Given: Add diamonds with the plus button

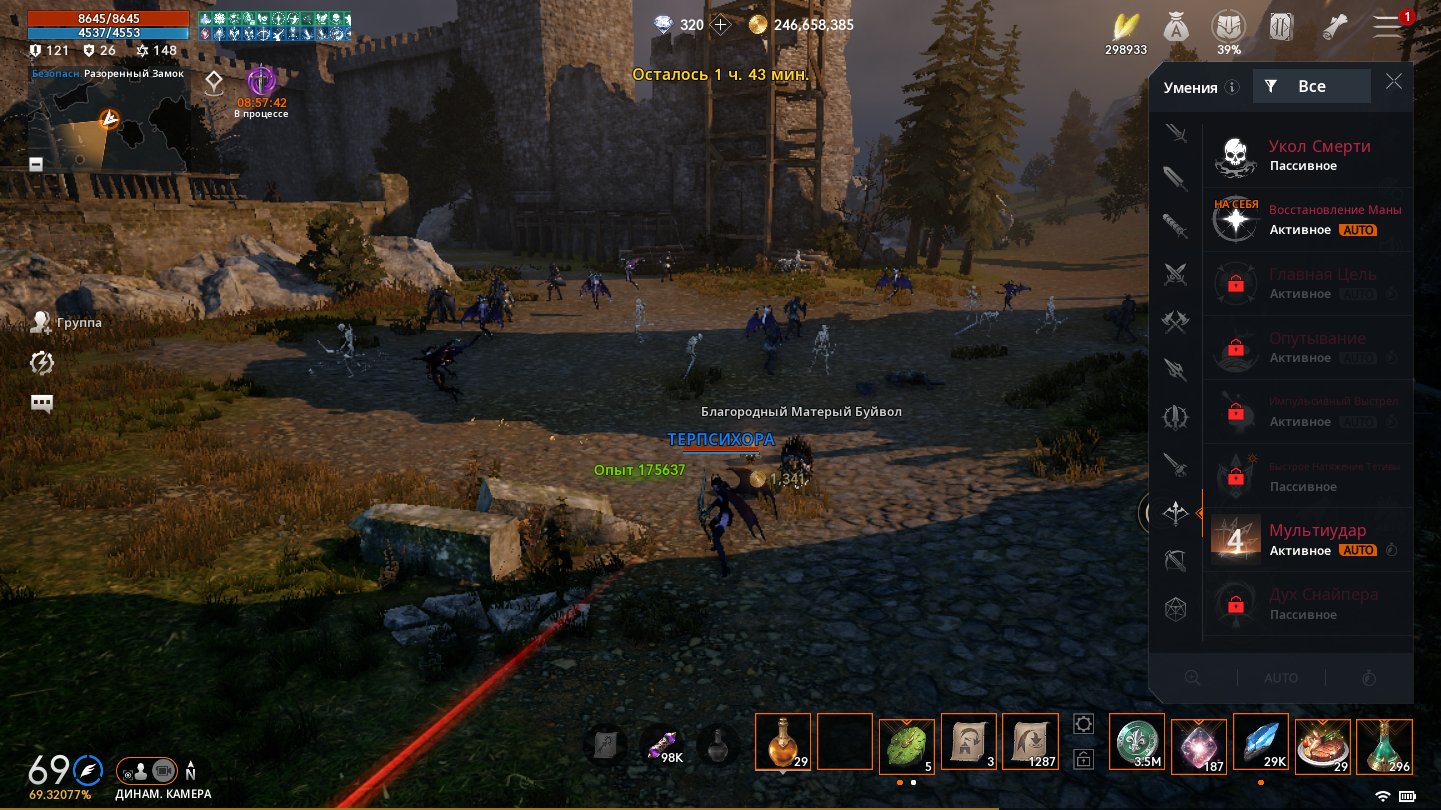Looking at the screenshot, I should 720,24.
